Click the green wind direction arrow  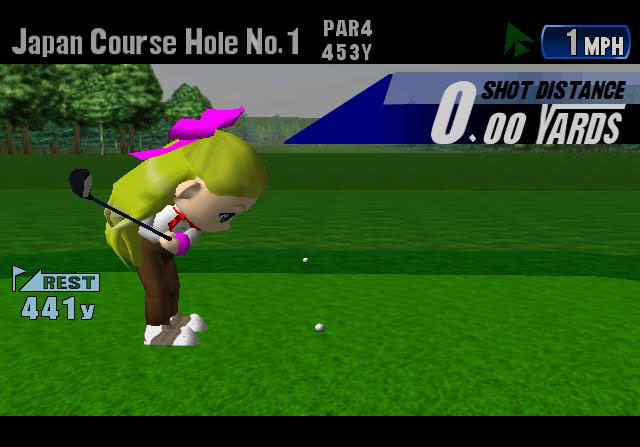[519, 41]
